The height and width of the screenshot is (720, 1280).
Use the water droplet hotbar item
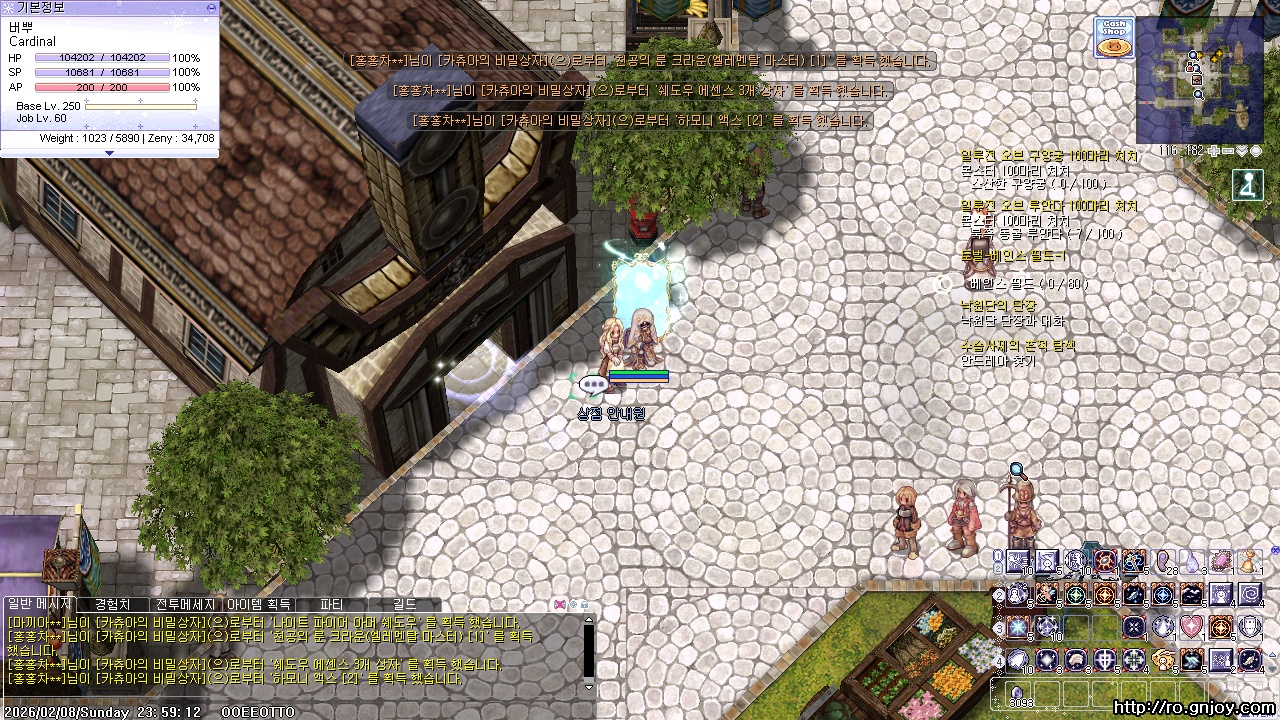(1192, 563)
